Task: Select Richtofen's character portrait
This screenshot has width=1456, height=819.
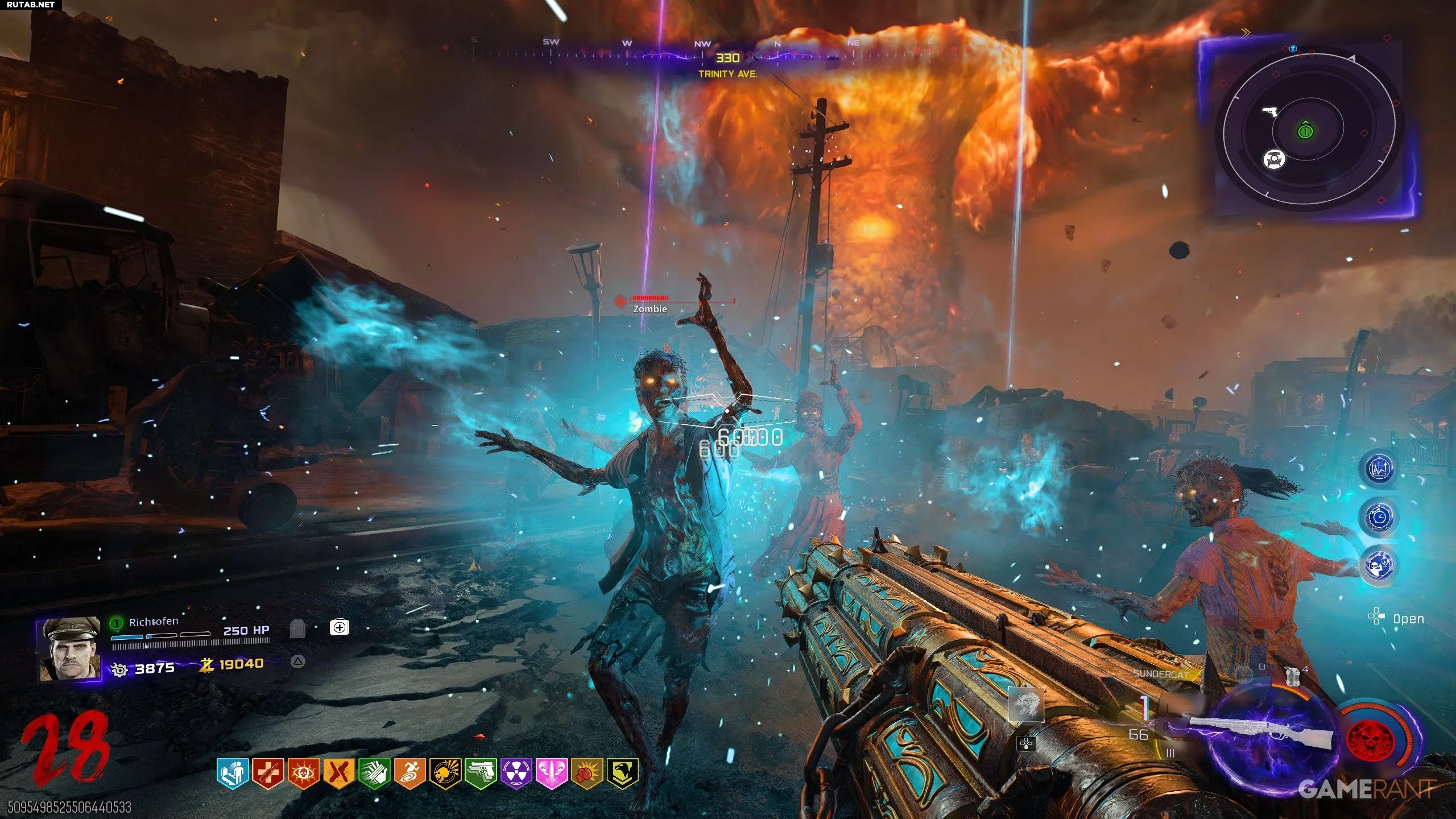Action: coord(69,649)
